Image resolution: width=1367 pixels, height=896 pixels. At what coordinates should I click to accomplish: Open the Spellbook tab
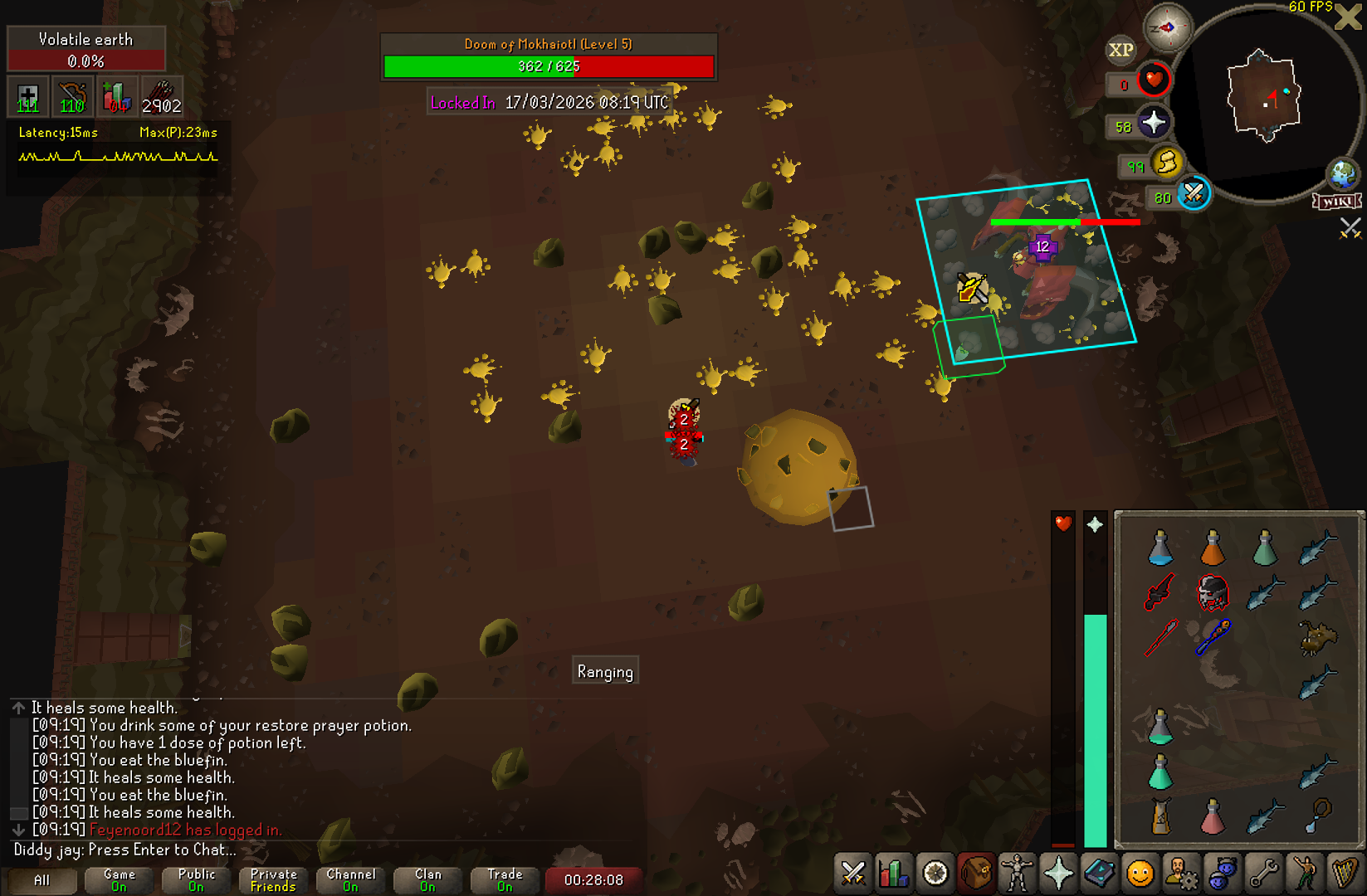click(x=1100, y=874)
